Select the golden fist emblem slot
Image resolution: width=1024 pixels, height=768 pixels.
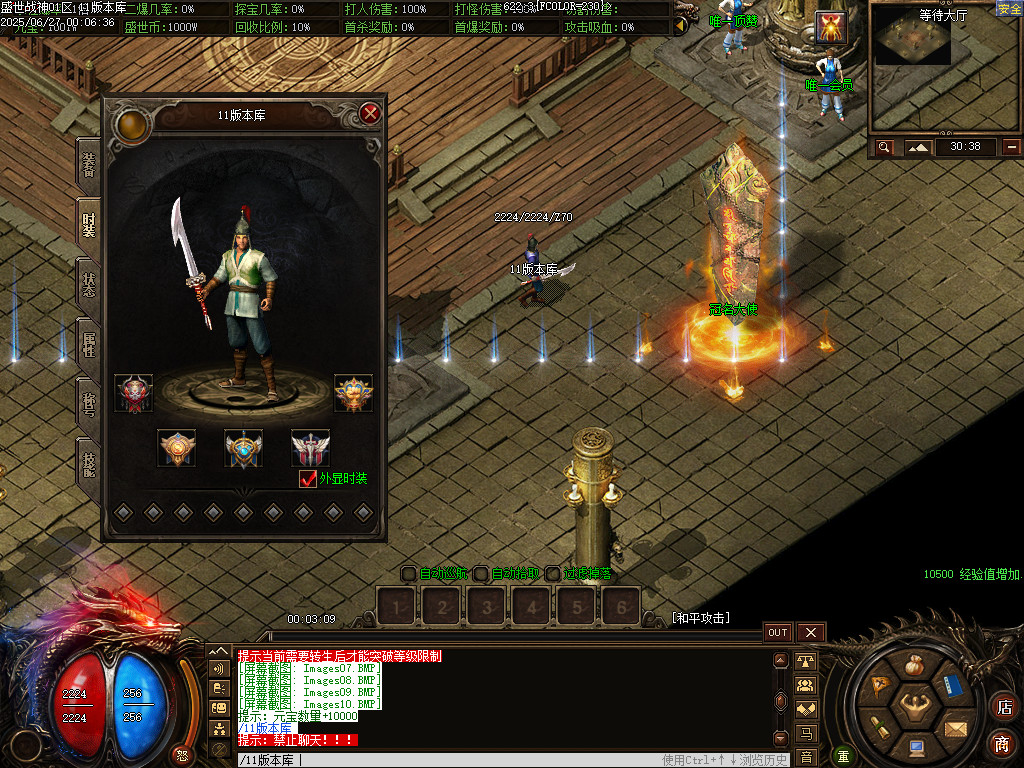[353, 393]
